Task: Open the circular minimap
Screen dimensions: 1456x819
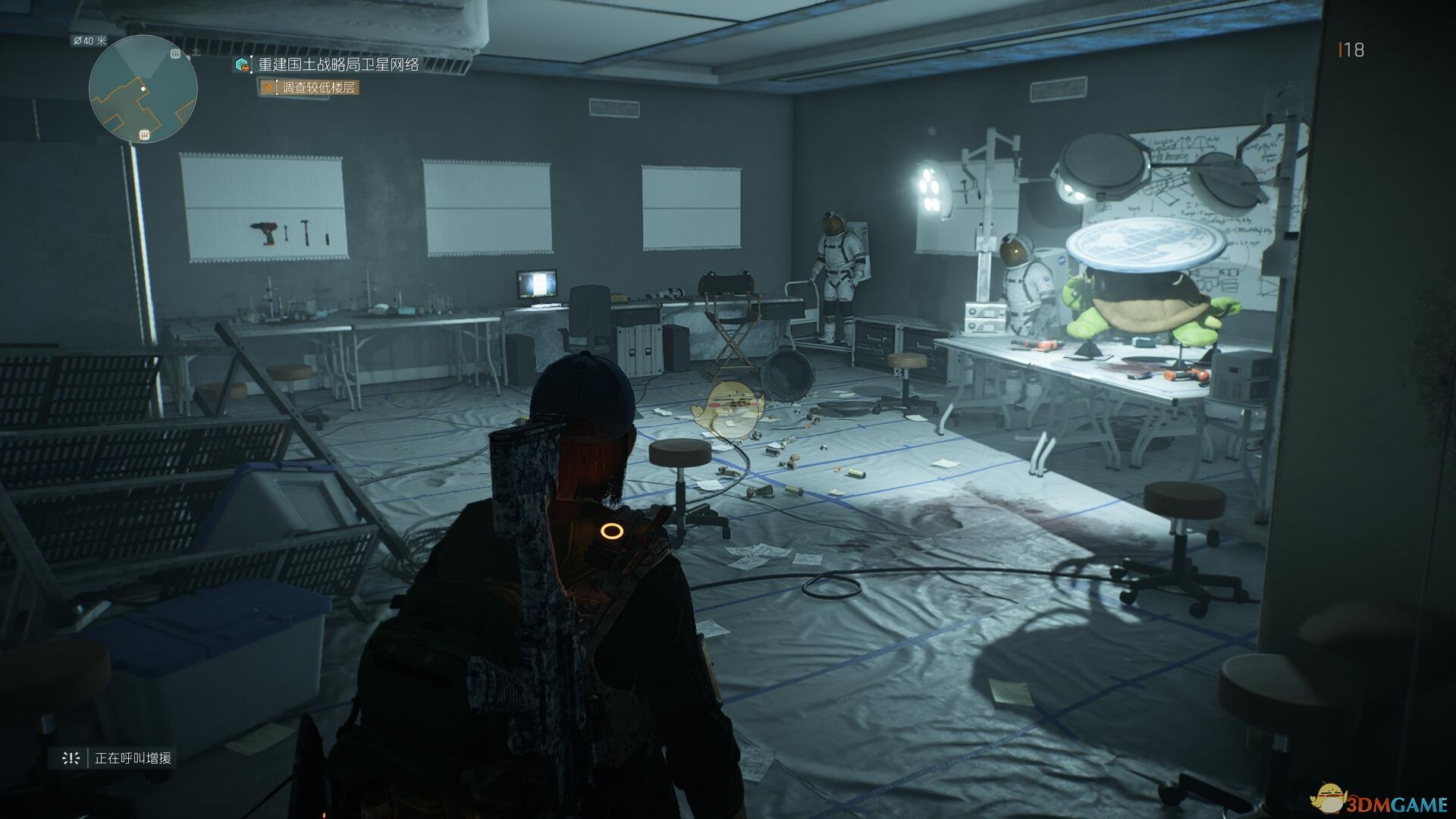Action: 143,89
